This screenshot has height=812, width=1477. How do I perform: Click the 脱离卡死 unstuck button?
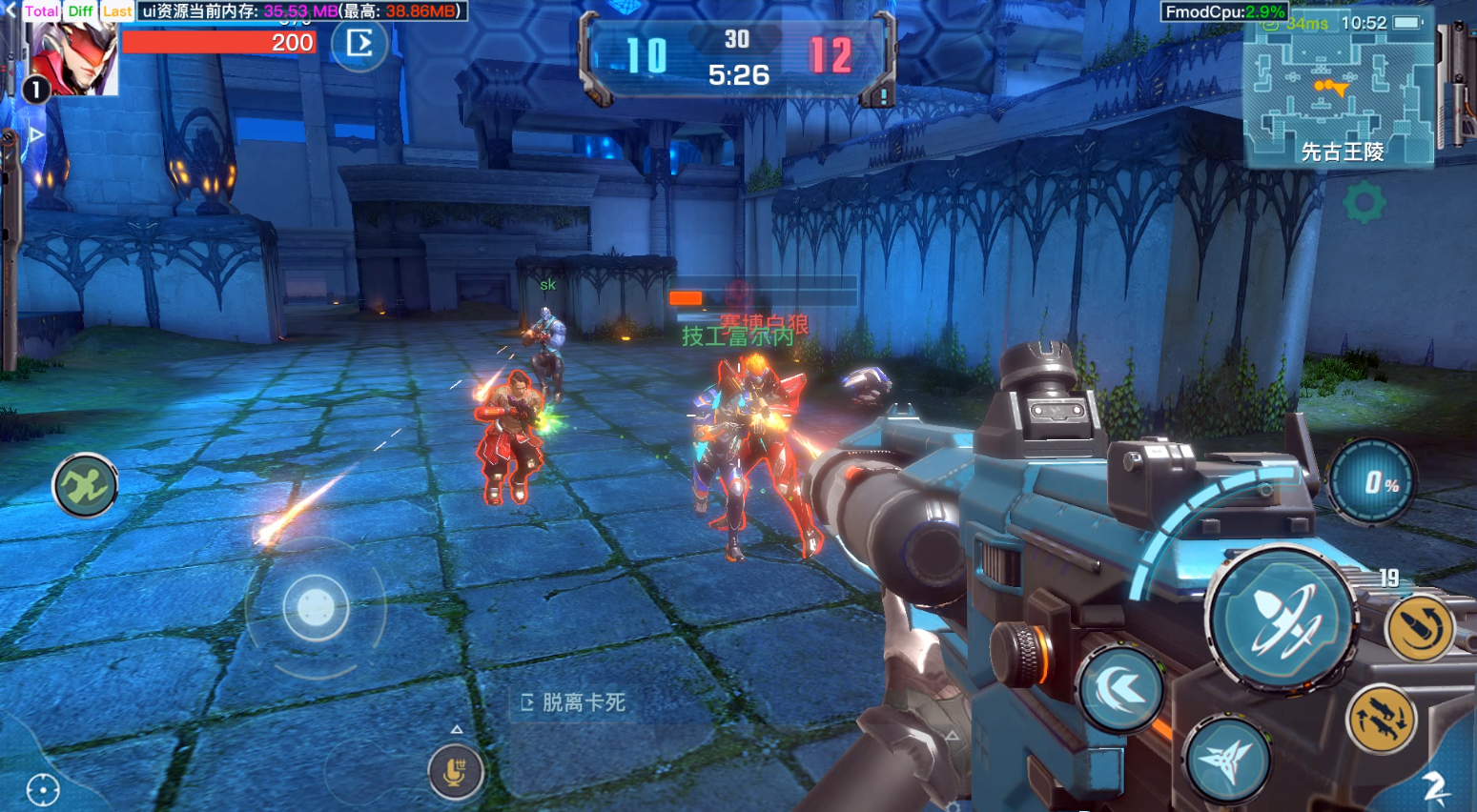pos(573,702)
